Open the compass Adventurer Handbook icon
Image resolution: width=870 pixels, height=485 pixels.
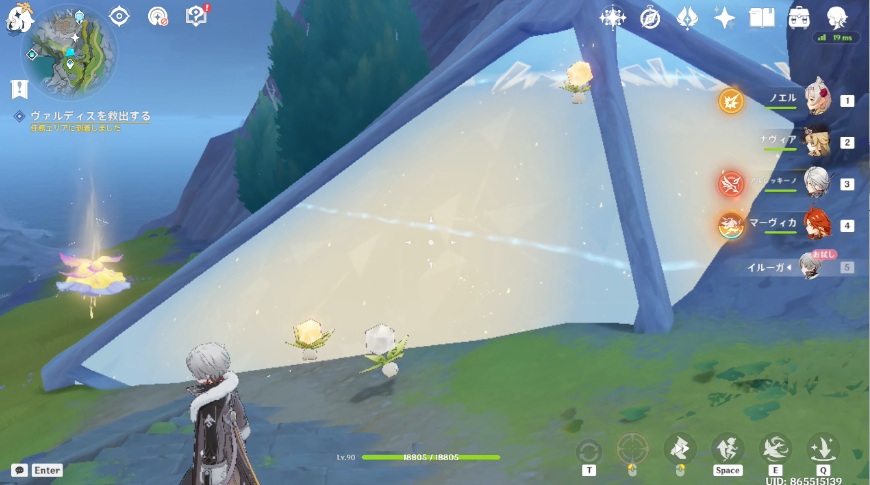click(650, 18)
